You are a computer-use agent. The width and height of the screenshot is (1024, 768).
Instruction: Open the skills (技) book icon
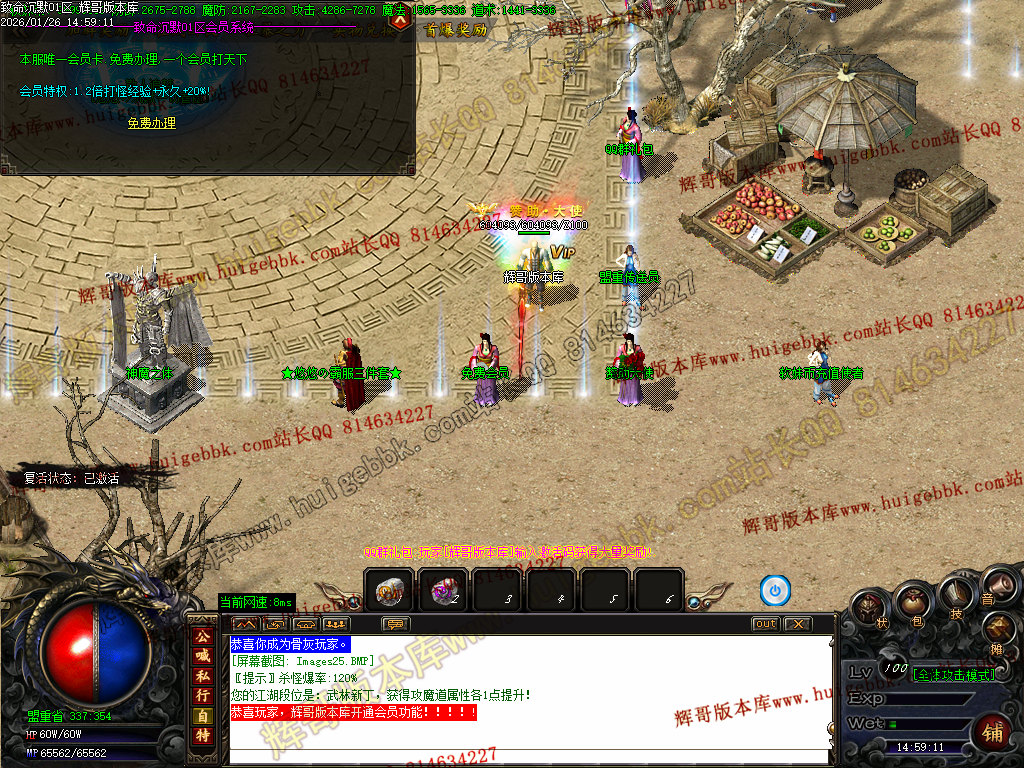point(956,594)
